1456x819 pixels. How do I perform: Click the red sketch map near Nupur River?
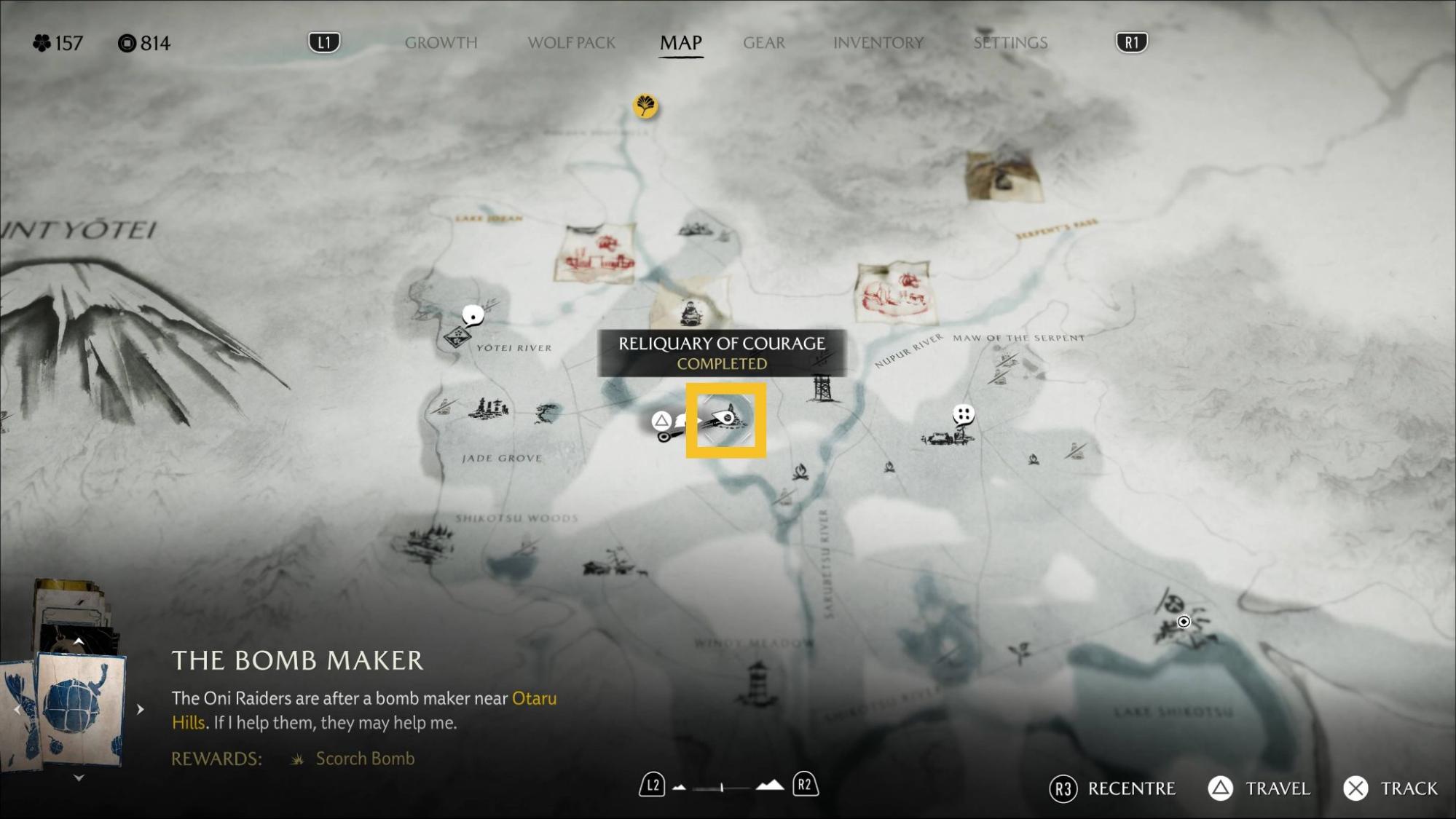pyautogui.click(x=895, y=291)
